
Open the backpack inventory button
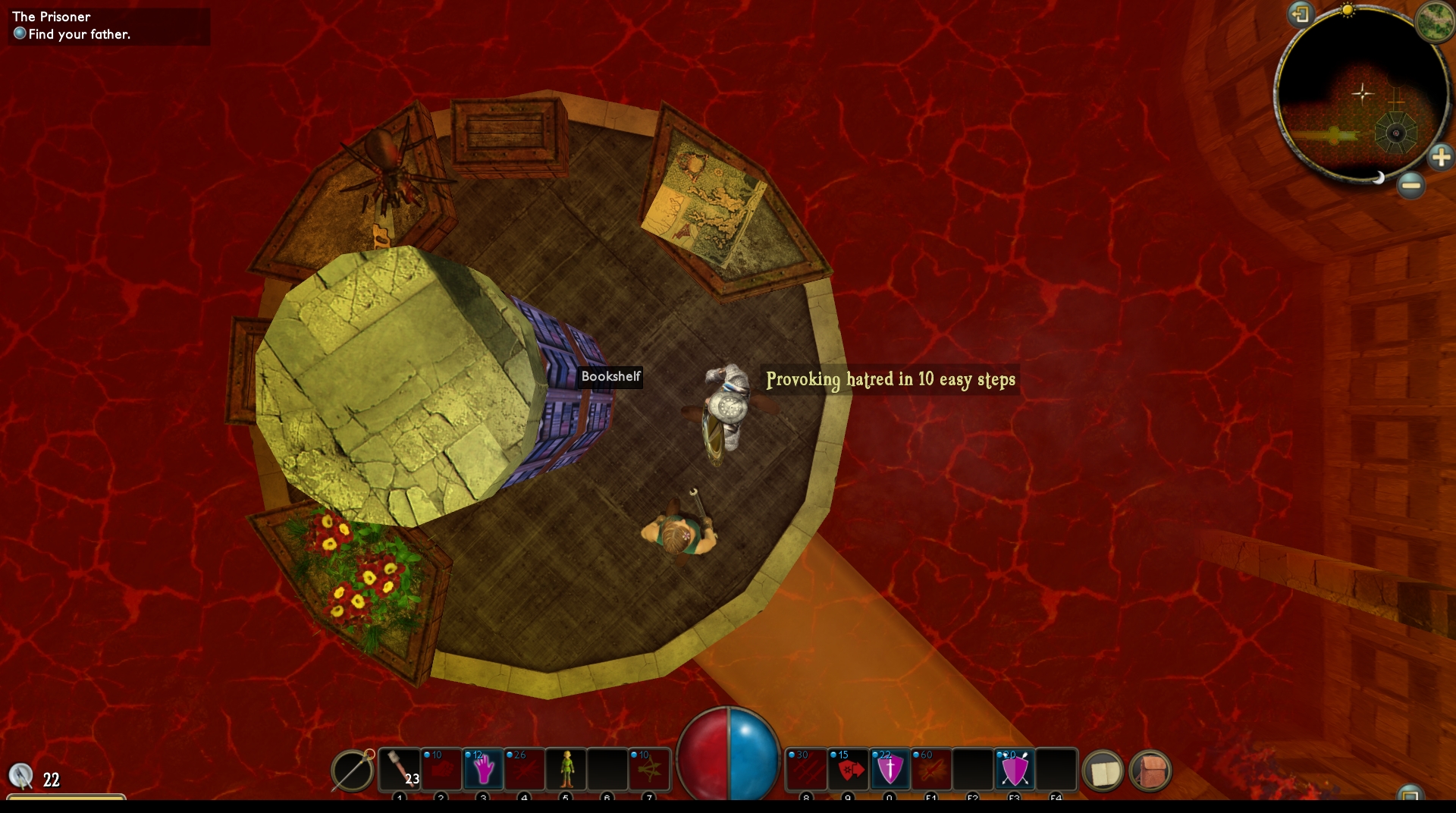(x=1150, y=772)
